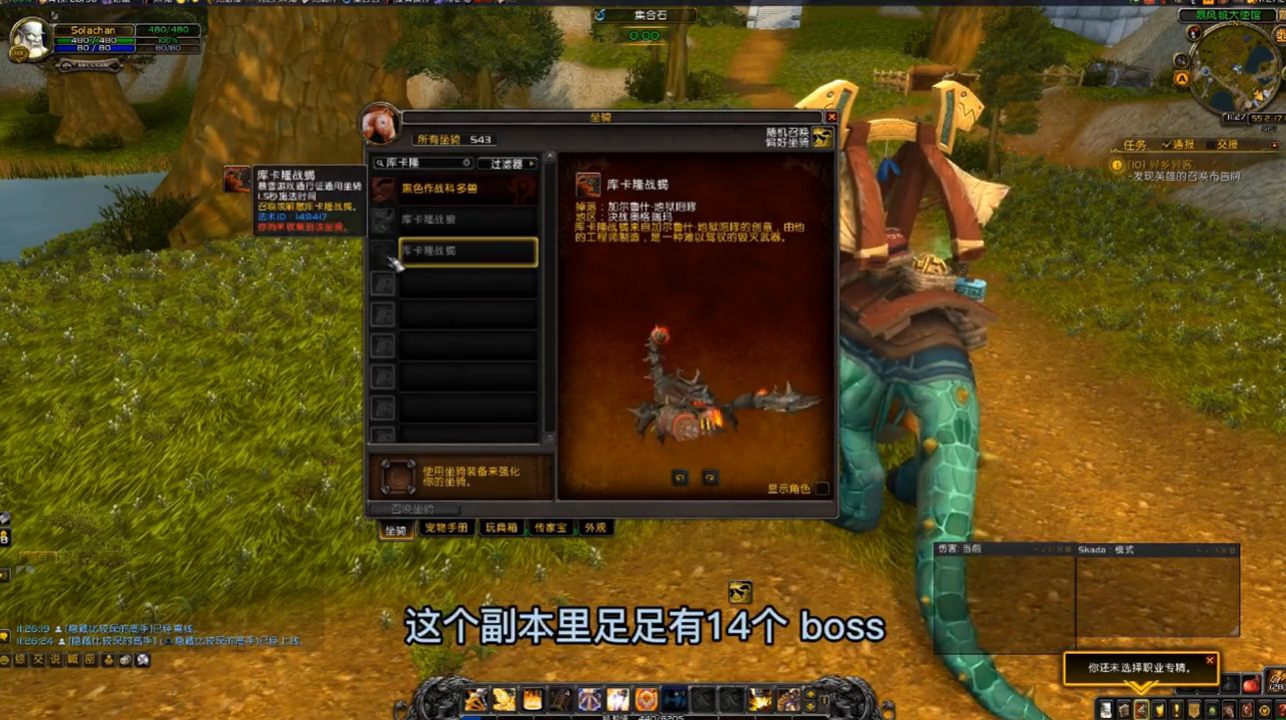This screenshot has height=720, width=1286.
Task: Open the 外观 appearances tab
Action: [x=596, y=528]
